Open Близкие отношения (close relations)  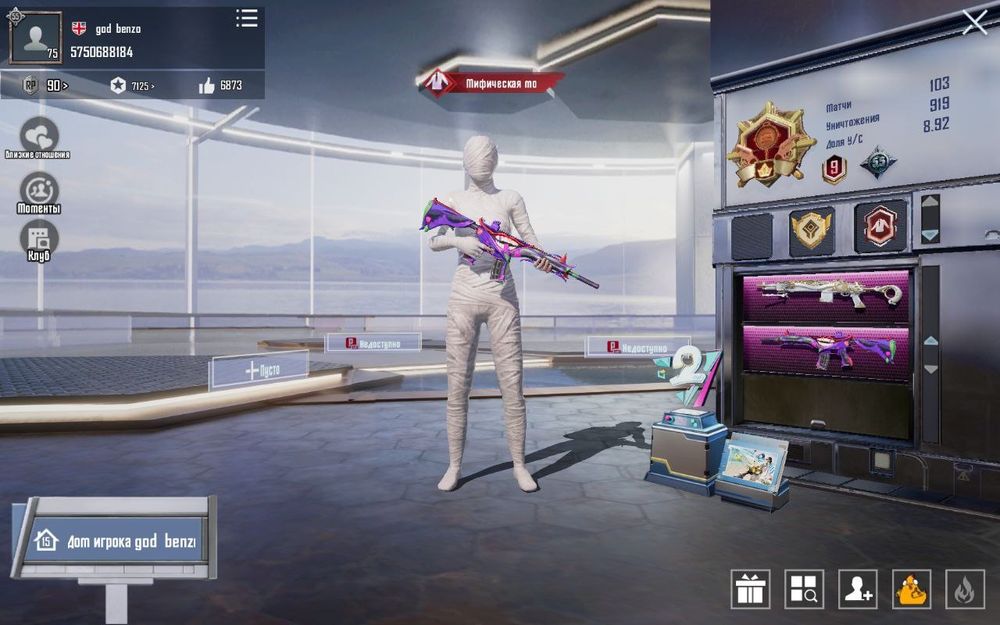(39, 135)
